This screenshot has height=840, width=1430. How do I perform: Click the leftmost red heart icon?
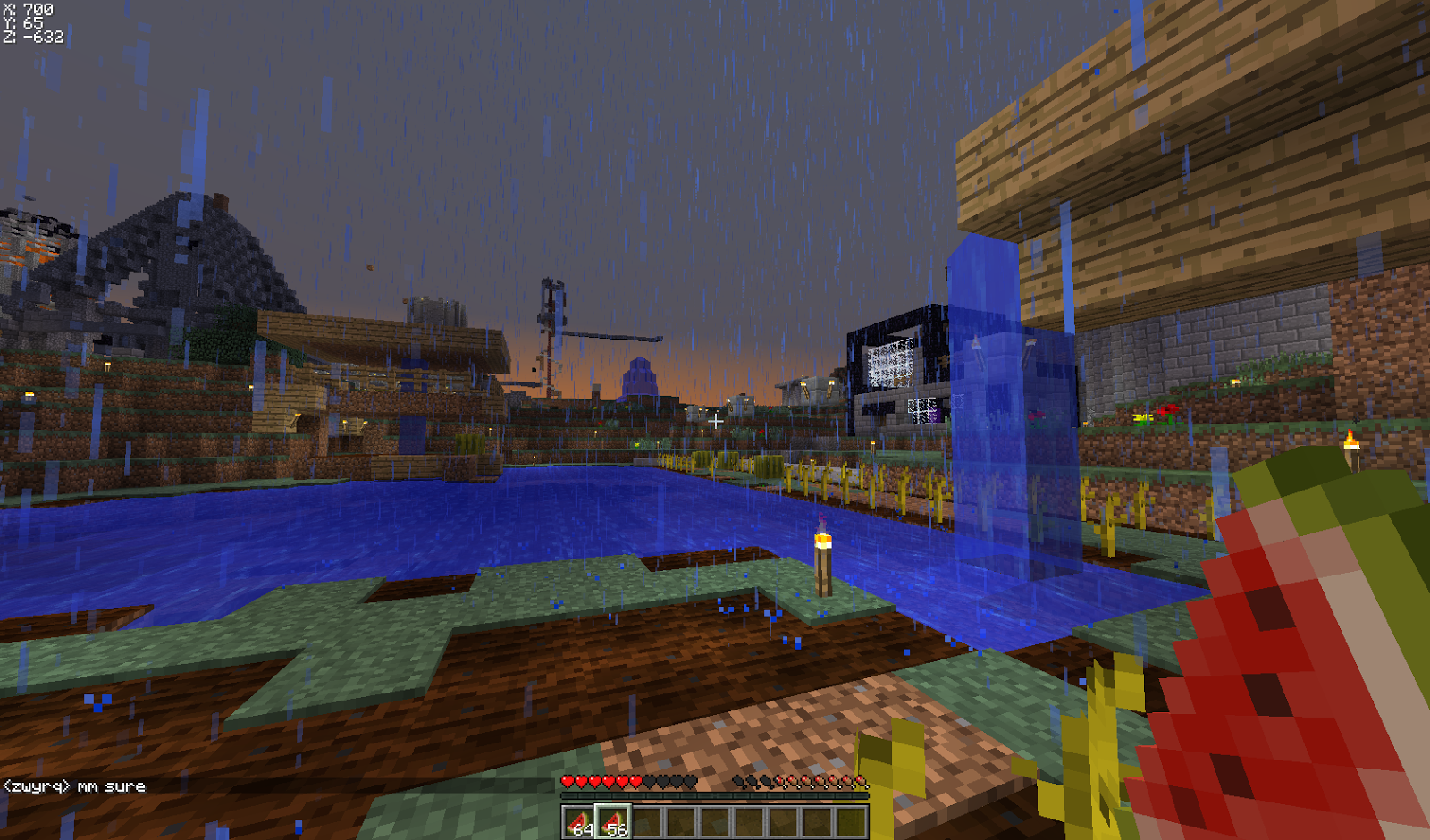click(x=568, y=782)
